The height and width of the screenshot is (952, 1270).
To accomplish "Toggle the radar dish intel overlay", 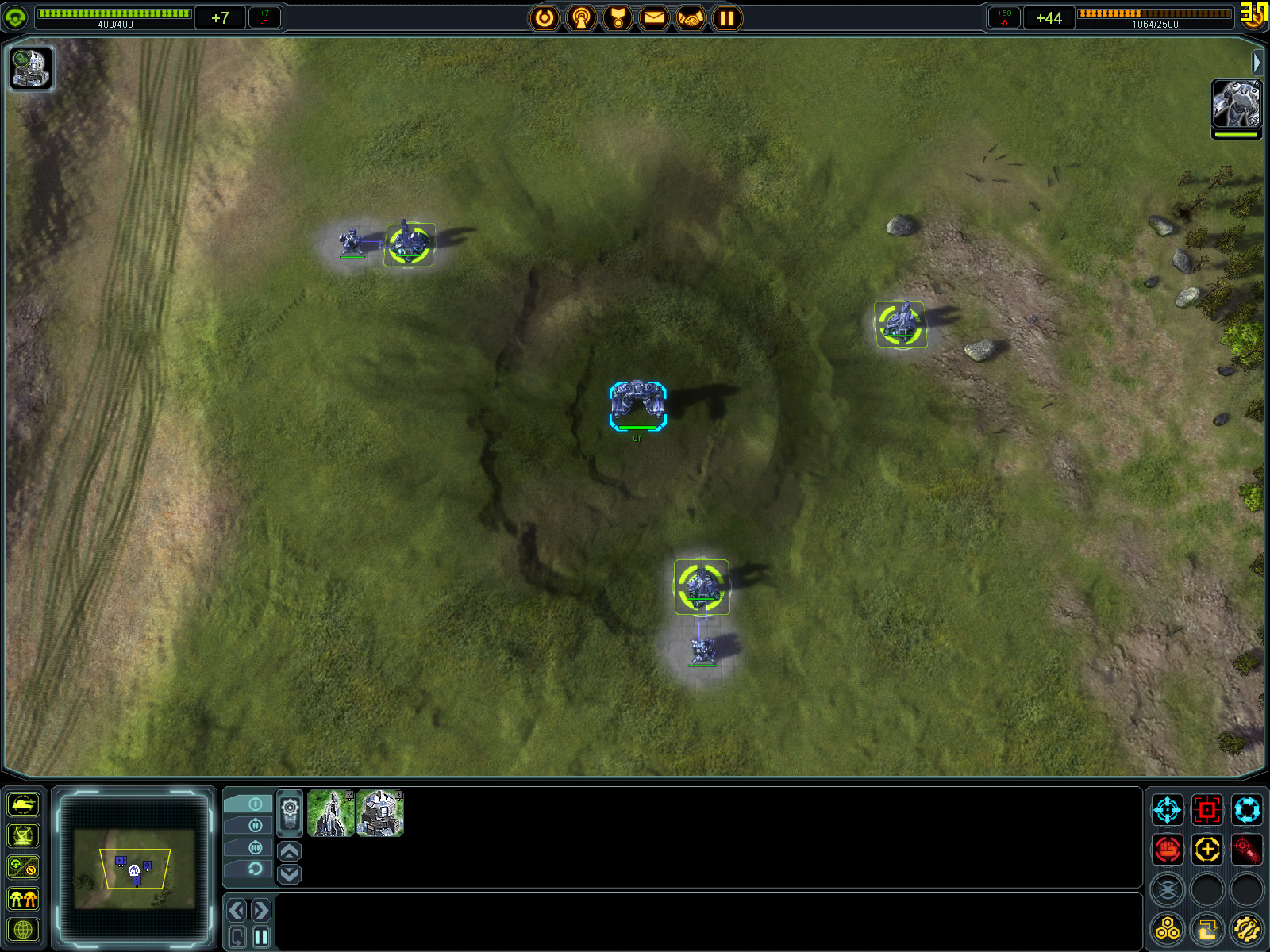I will click(x=23, y=835).
